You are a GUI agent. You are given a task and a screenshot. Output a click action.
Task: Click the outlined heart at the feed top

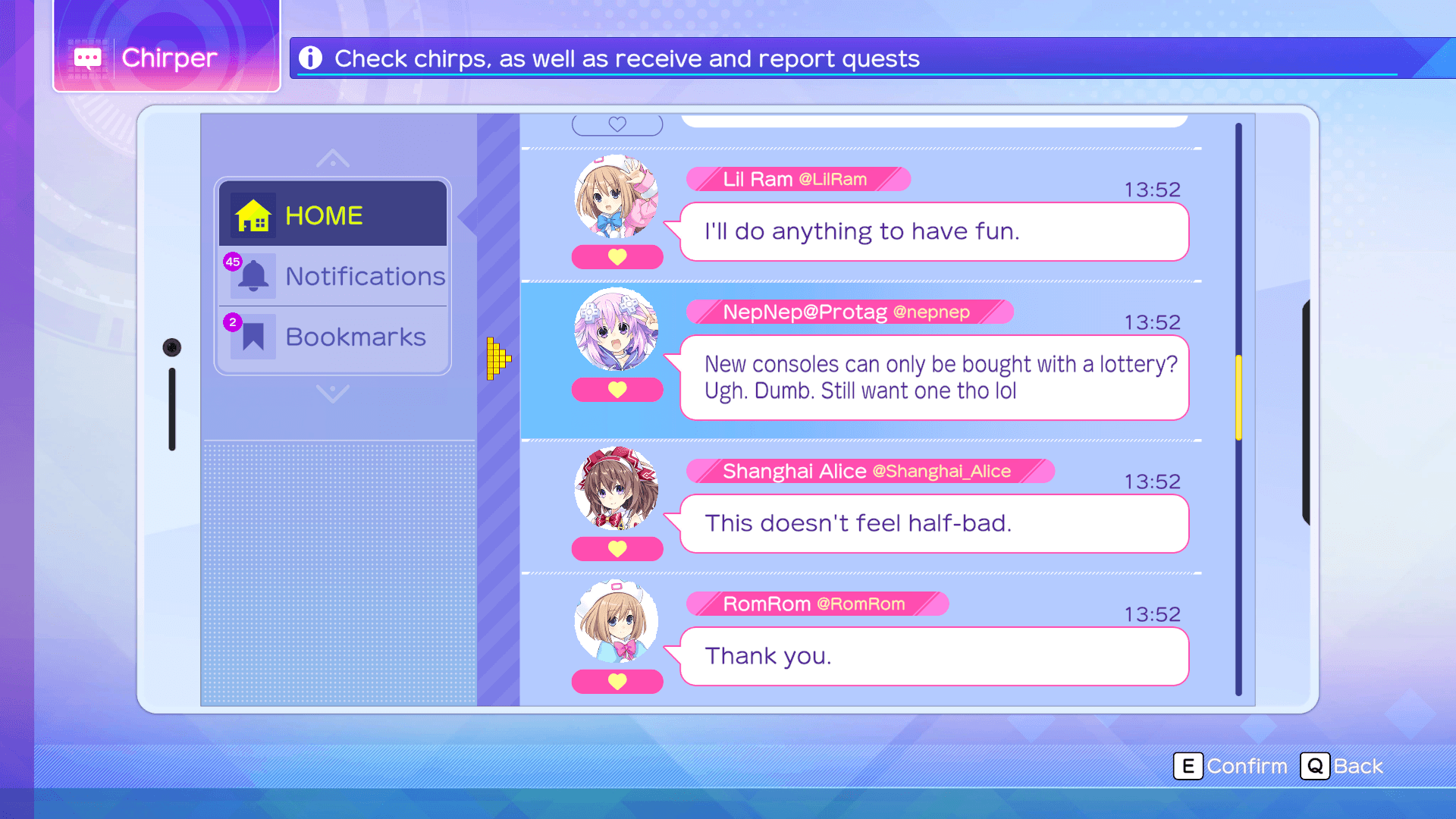click(617, 124)
